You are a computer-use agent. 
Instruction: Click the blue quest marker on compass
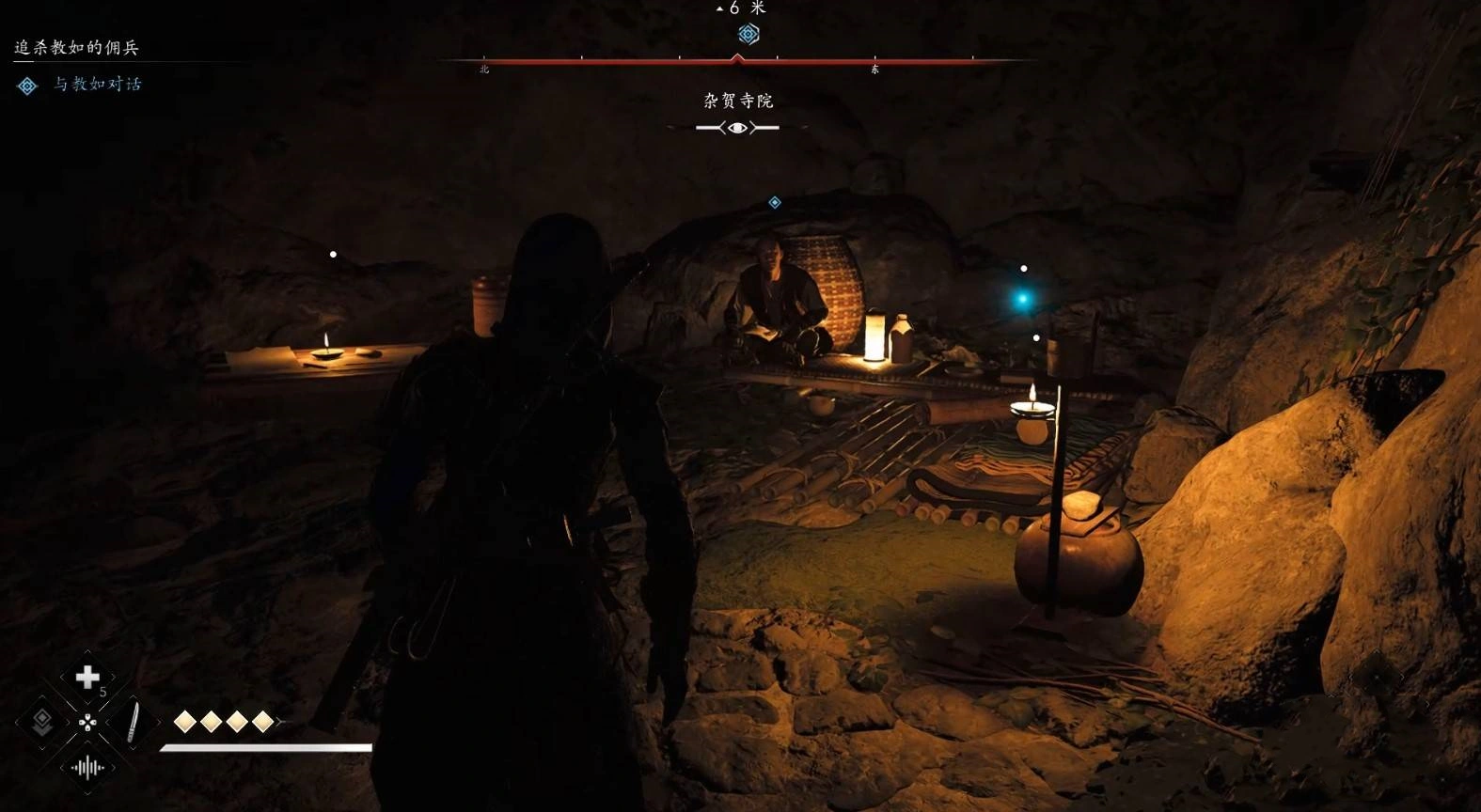(x=748, y=35)
